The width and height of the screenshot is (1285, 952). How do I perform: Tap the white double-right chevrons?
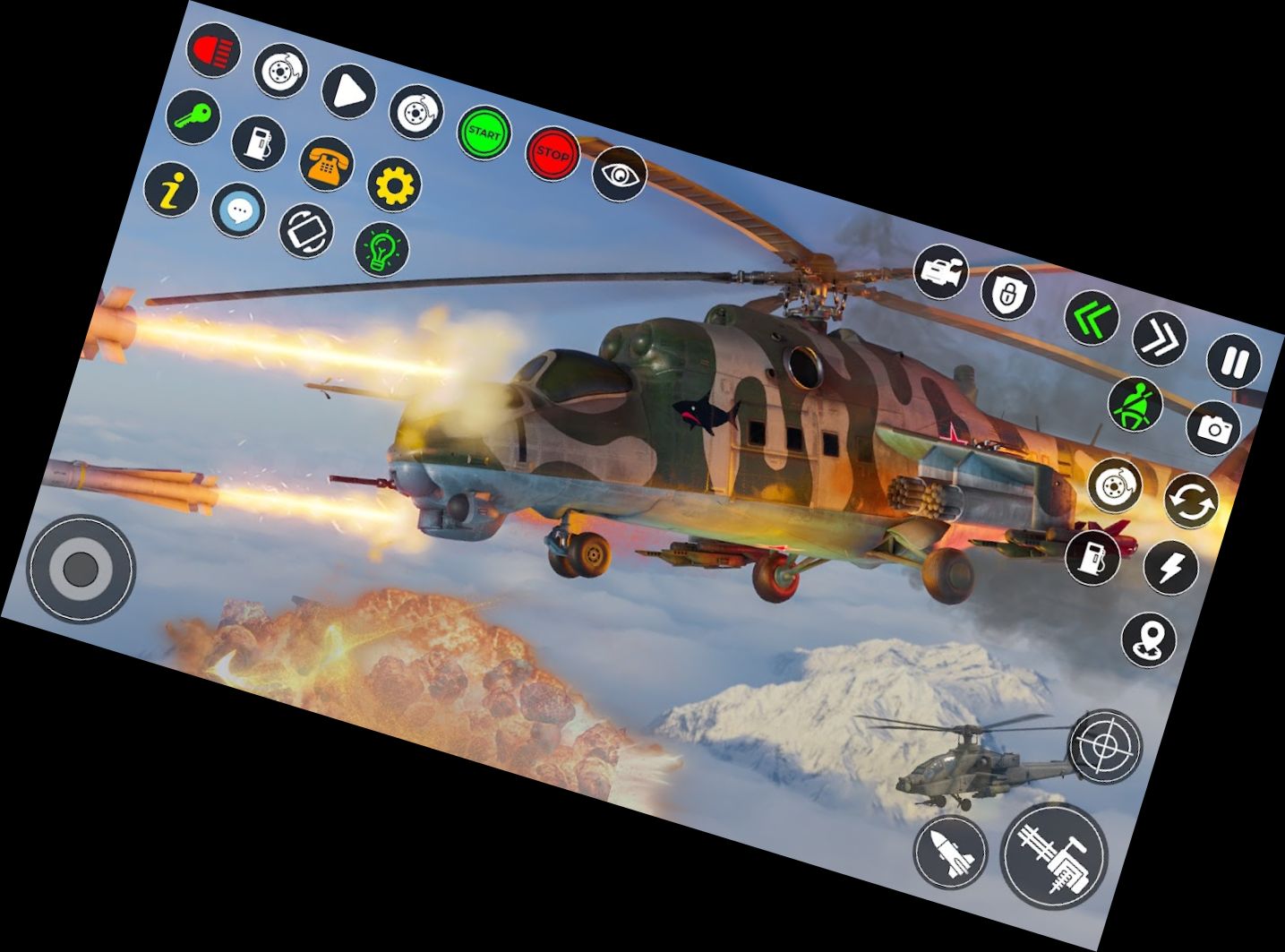(1160, 339)
